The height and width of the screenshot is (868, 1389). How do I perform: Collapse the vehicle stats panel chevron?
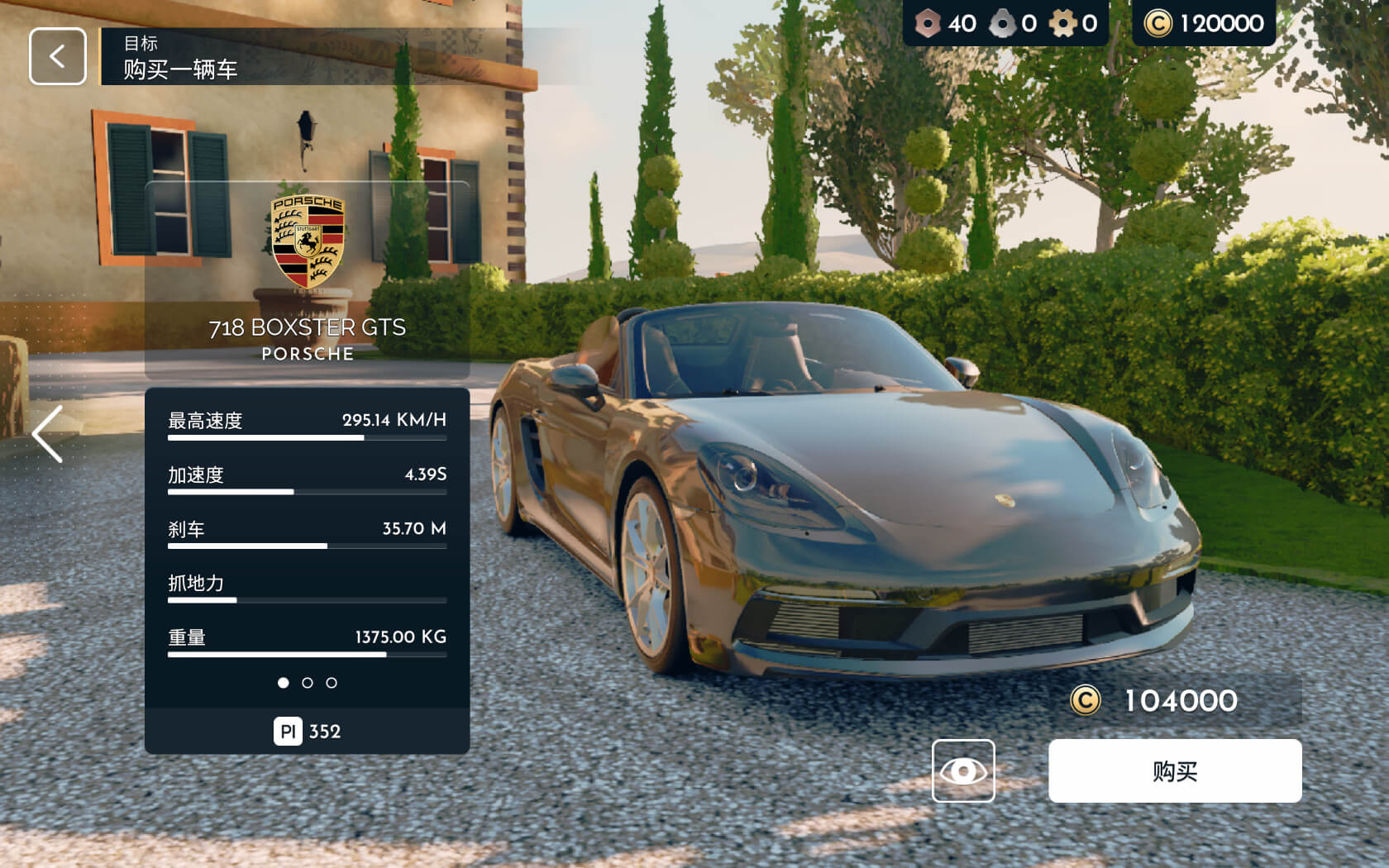click(47, 434)
